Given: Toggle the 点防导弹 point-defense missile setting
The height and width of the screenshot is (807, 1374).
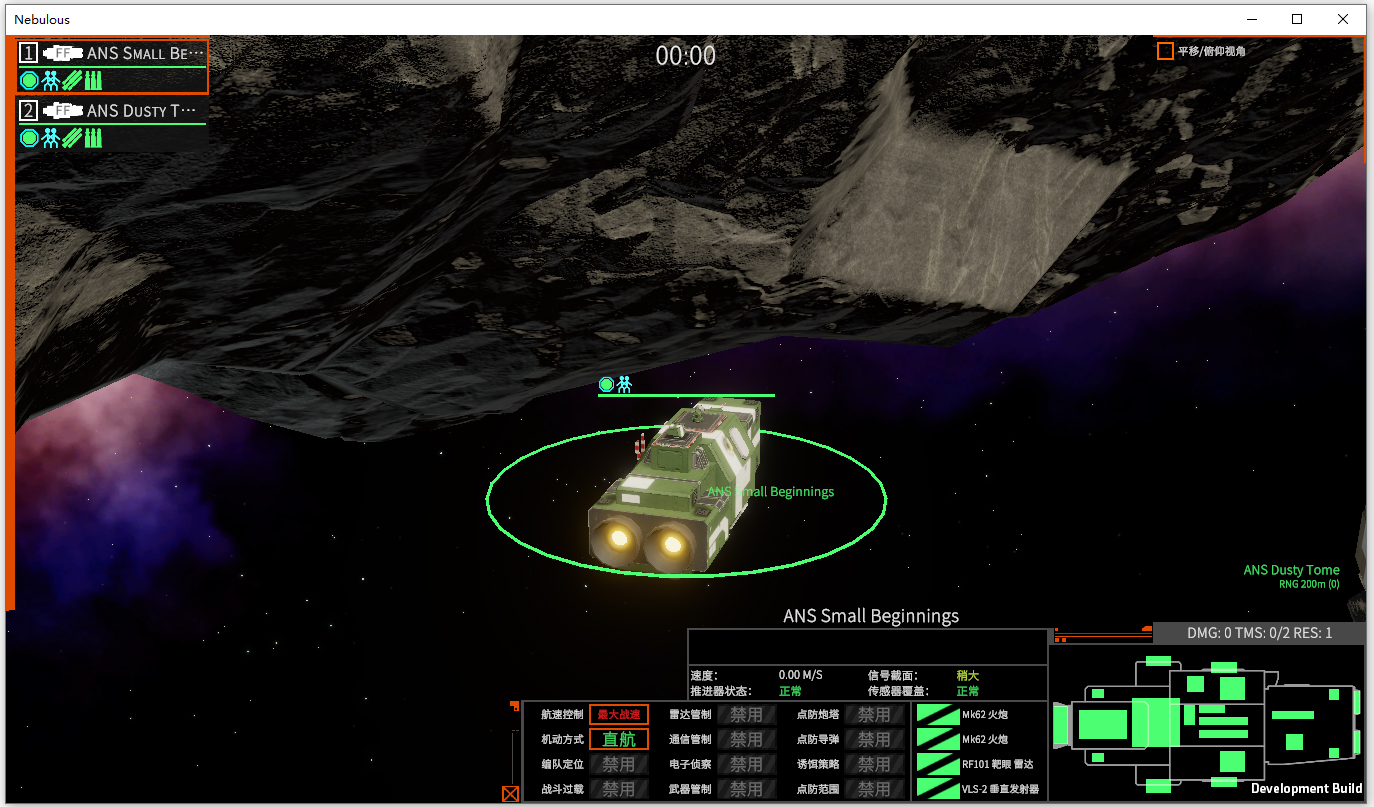Looking at the screenshot, I should pyautogui.click(x=874, y=740).
